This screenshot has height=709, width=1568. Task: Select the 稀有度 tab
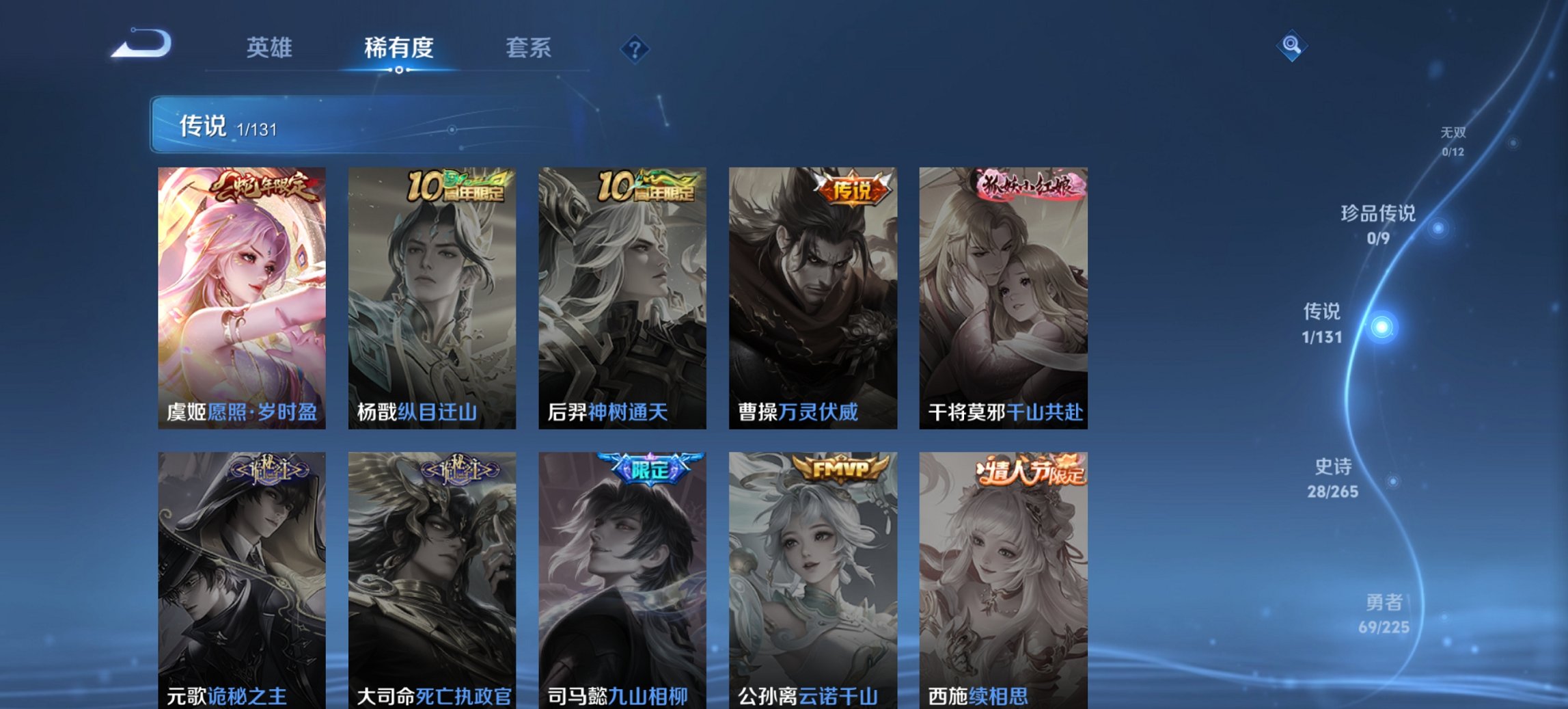point(400,48)
